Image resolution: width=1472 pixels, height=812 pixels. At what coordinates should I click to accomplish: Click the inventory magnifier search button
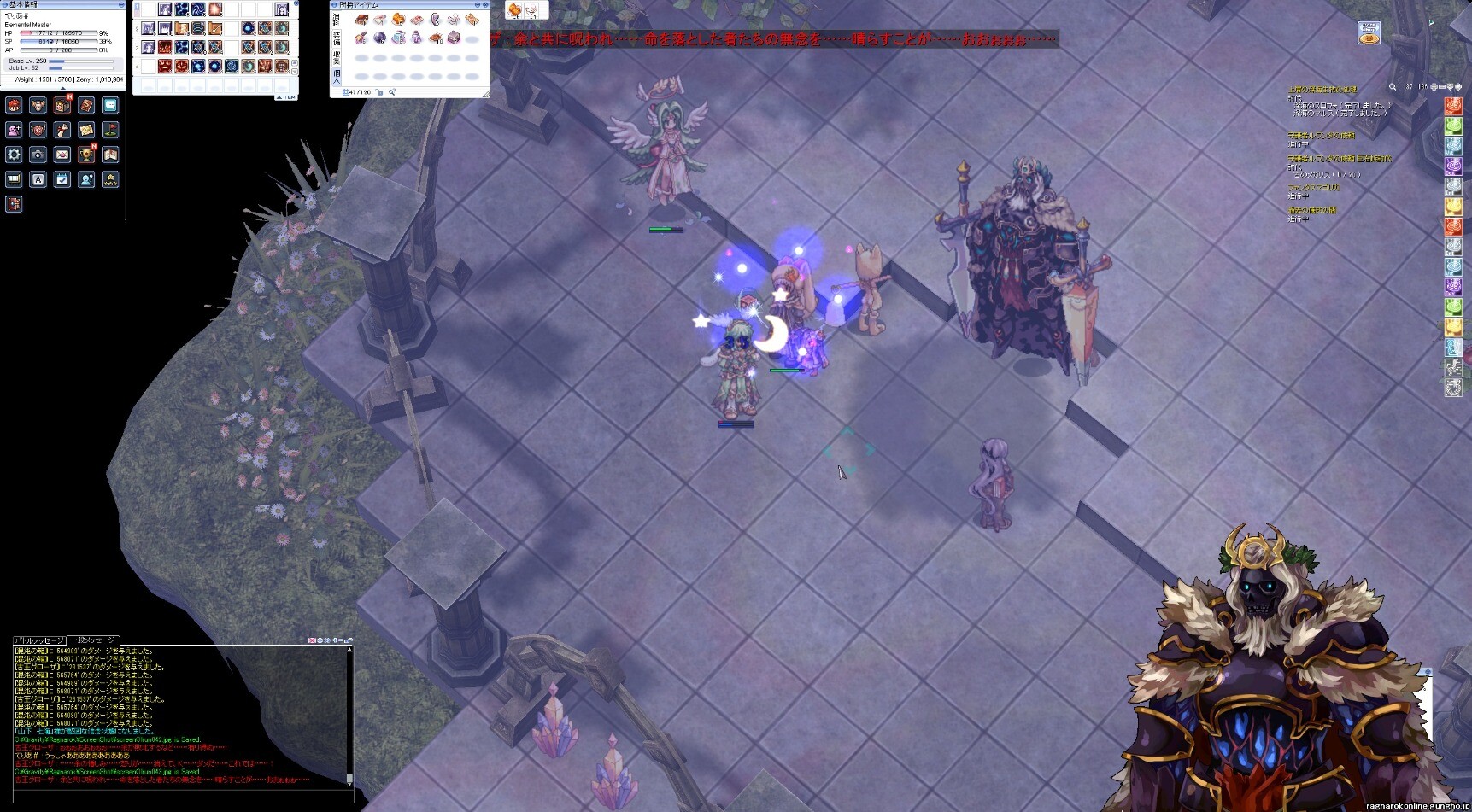pyautogui.click(x=392, y=92)
